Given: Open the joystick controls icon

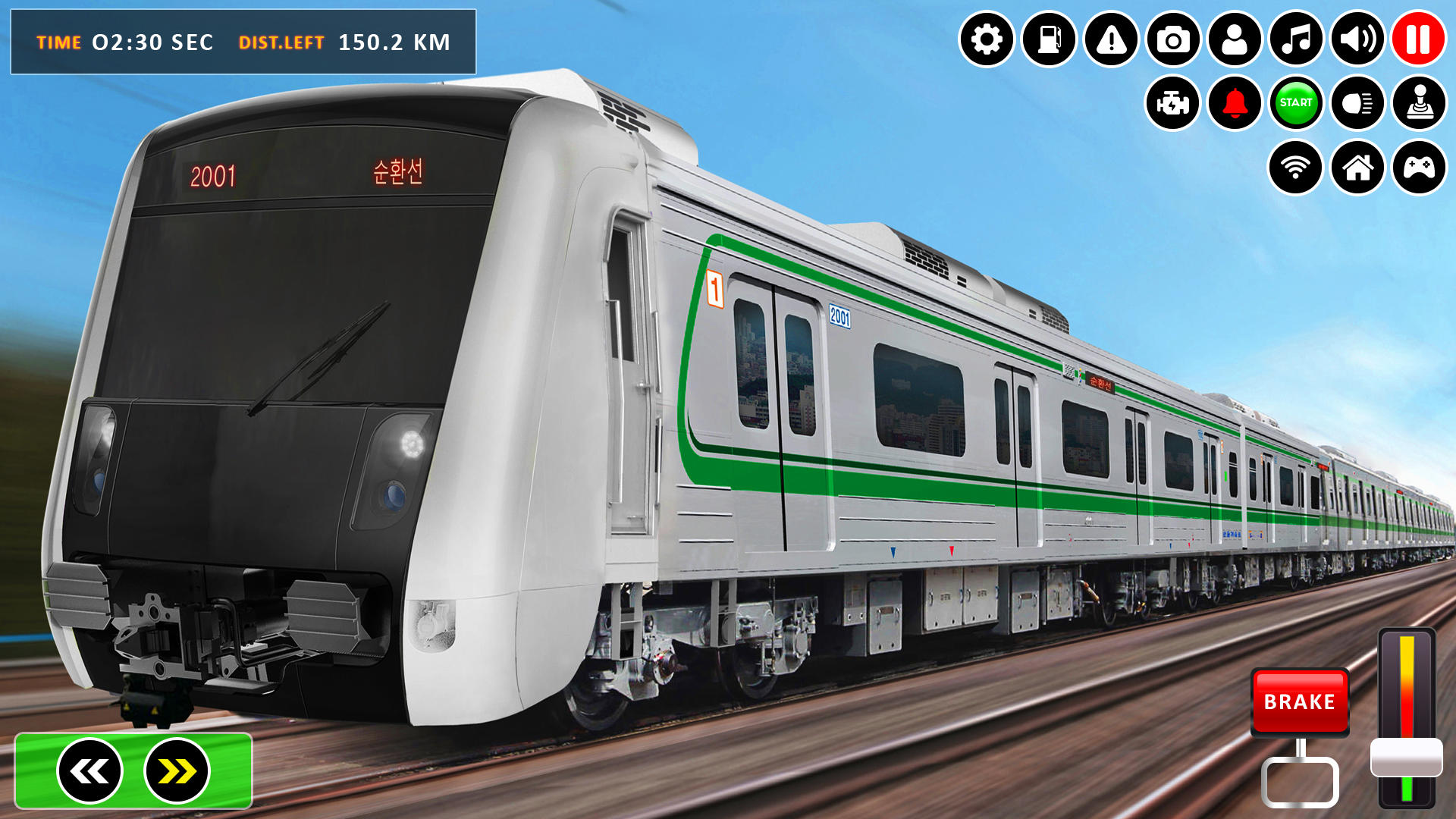Looking at the screenshot, I should 1420,104.
